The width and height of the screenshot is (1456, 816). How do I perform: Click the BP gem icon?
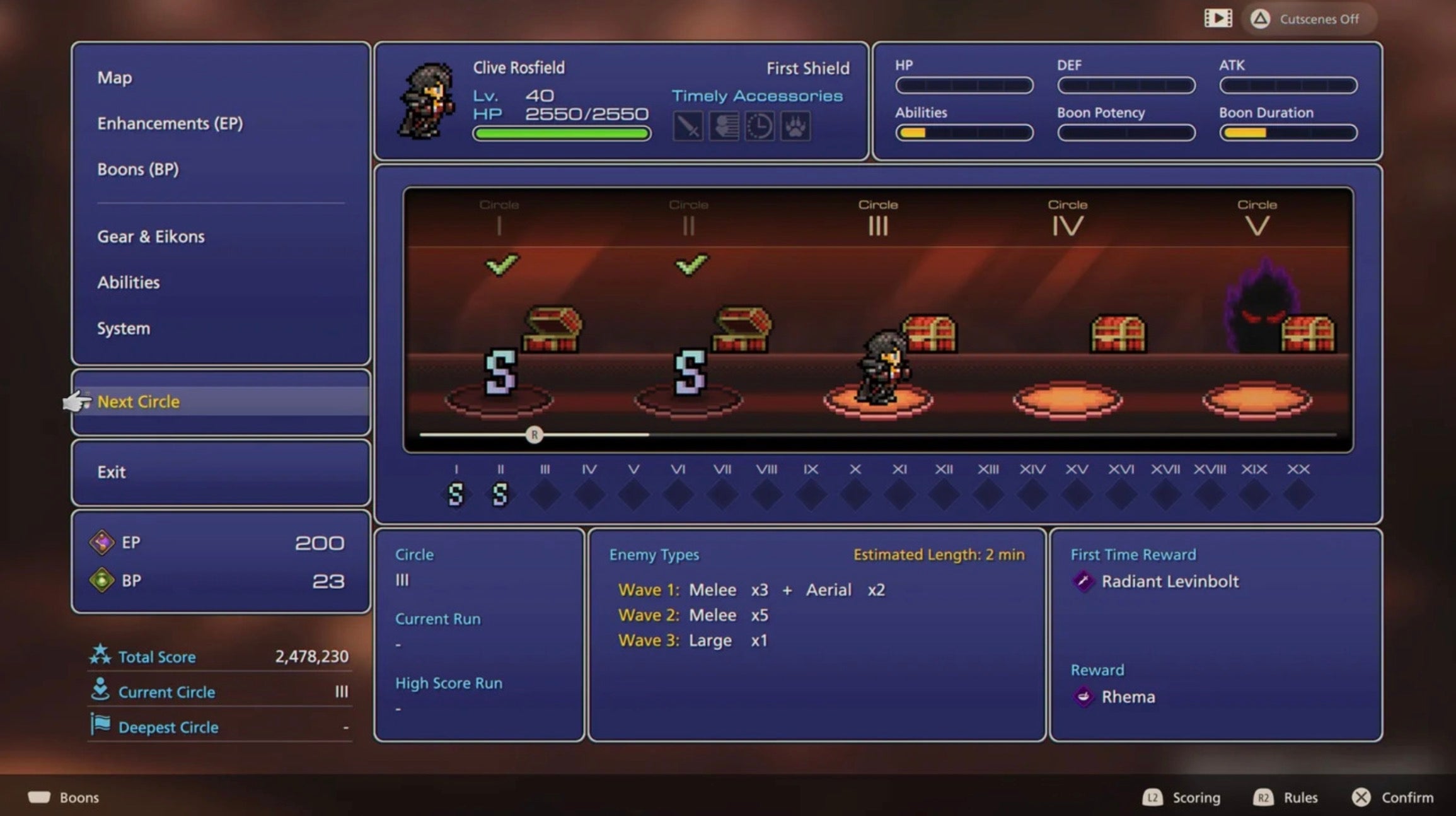(x=103, y=580)
